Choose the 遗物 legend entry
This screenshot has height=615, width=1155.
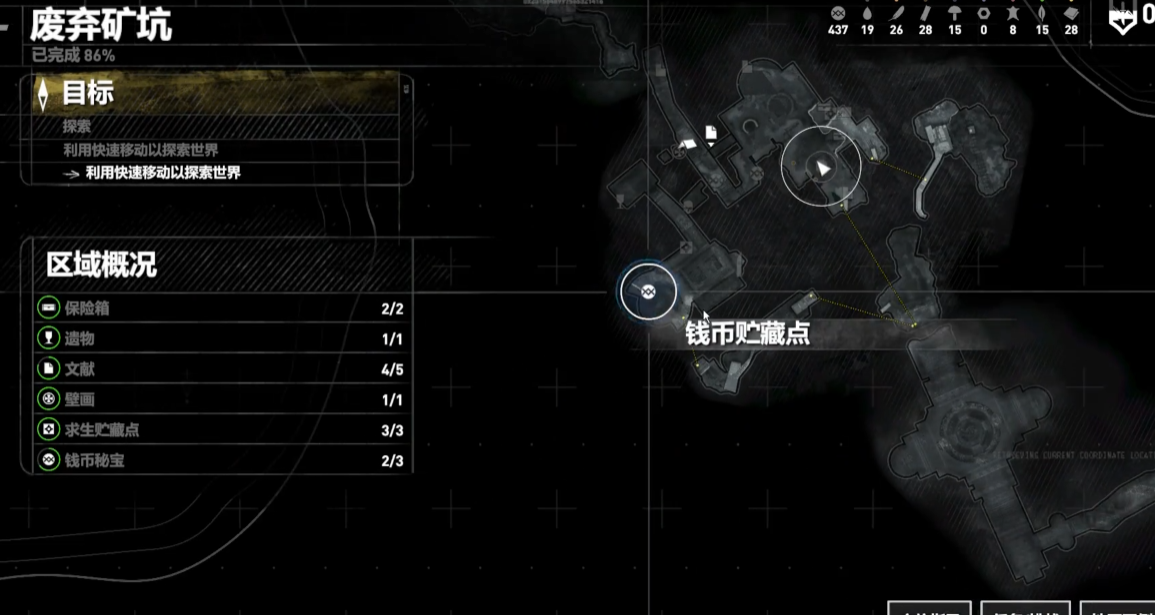coord(220,339)
